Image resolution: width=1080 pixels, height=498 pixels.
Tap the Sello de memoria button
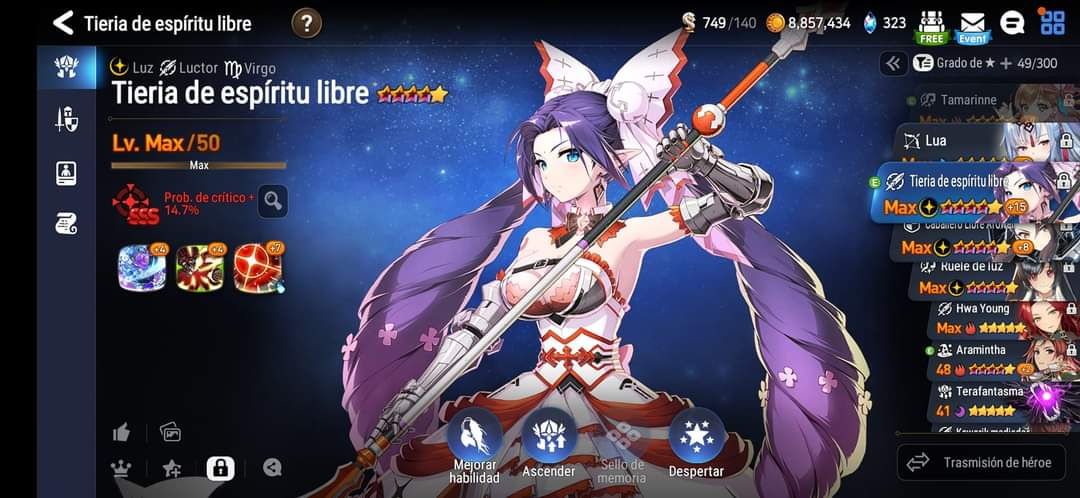(x=622, y=445)
